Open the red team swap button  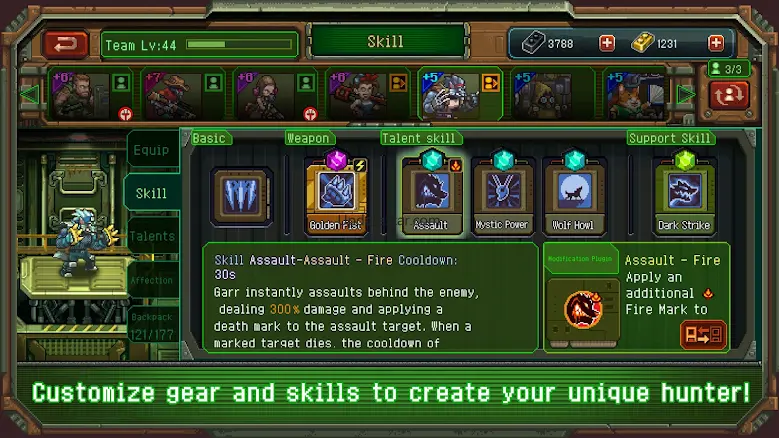click(730, 96)
